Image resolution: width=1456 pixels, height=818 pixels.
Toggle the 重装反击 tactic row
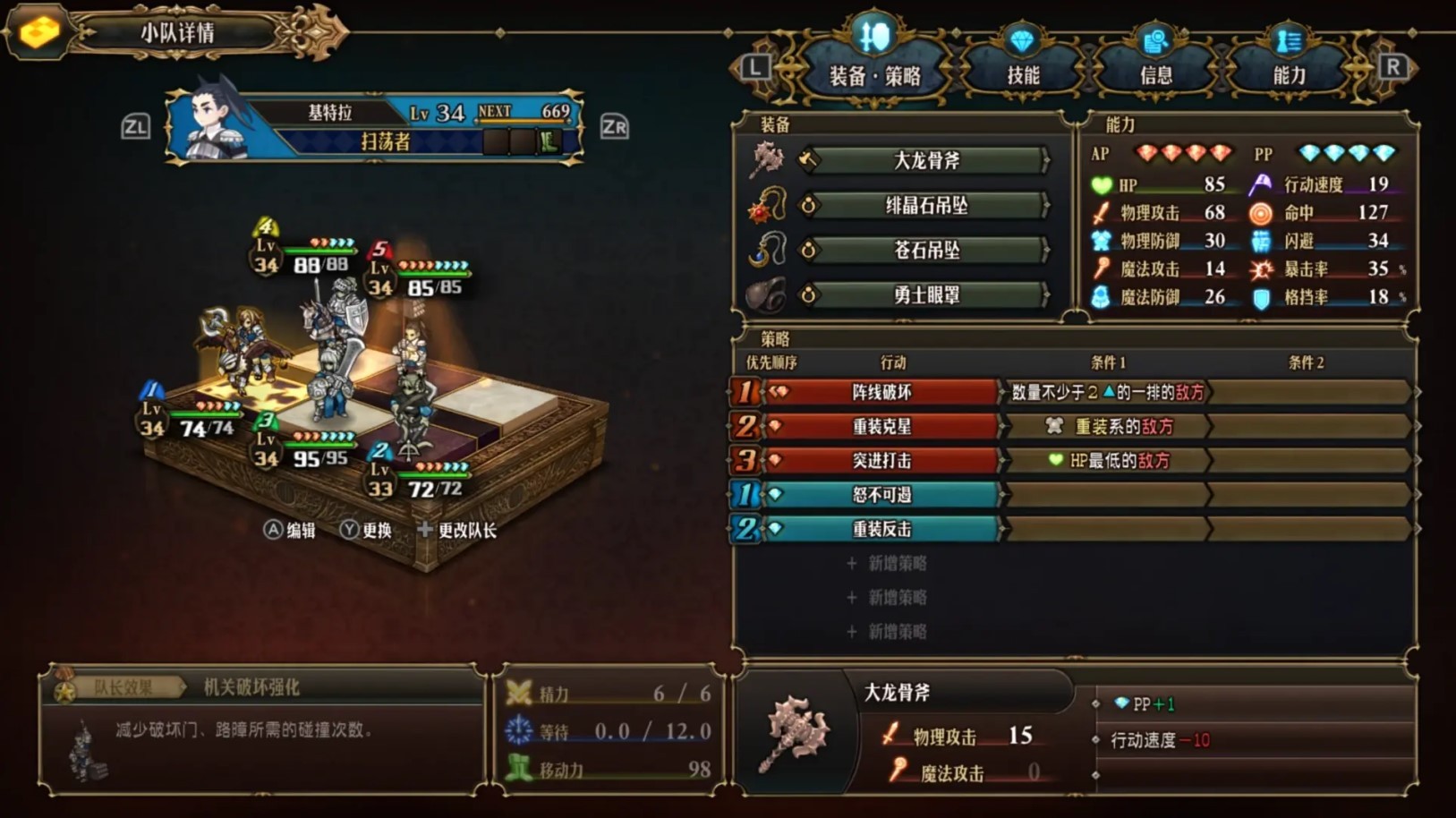[884, 529]
